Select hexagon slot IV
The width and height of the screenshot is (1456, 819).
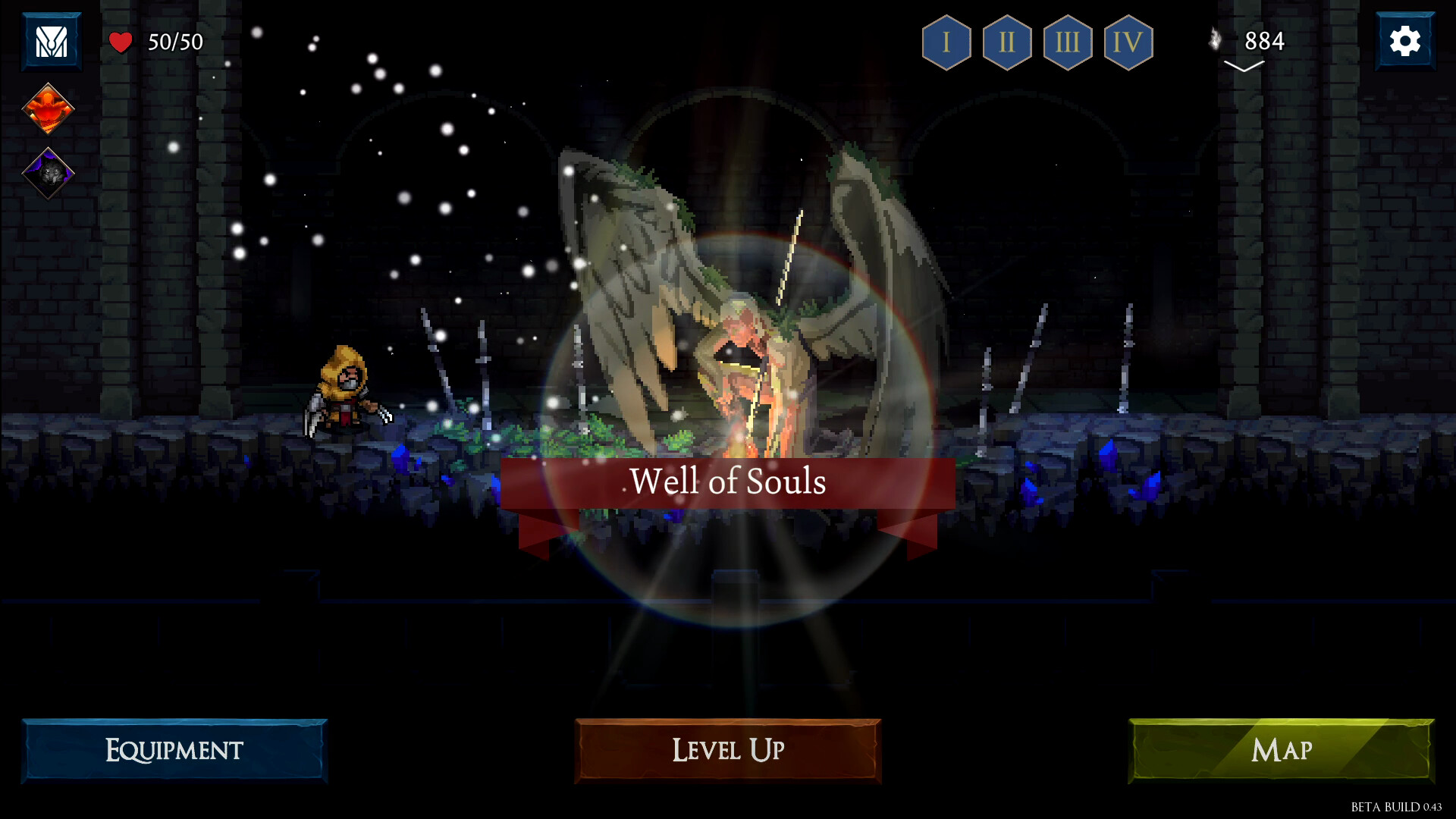[x=1129, y=43]
